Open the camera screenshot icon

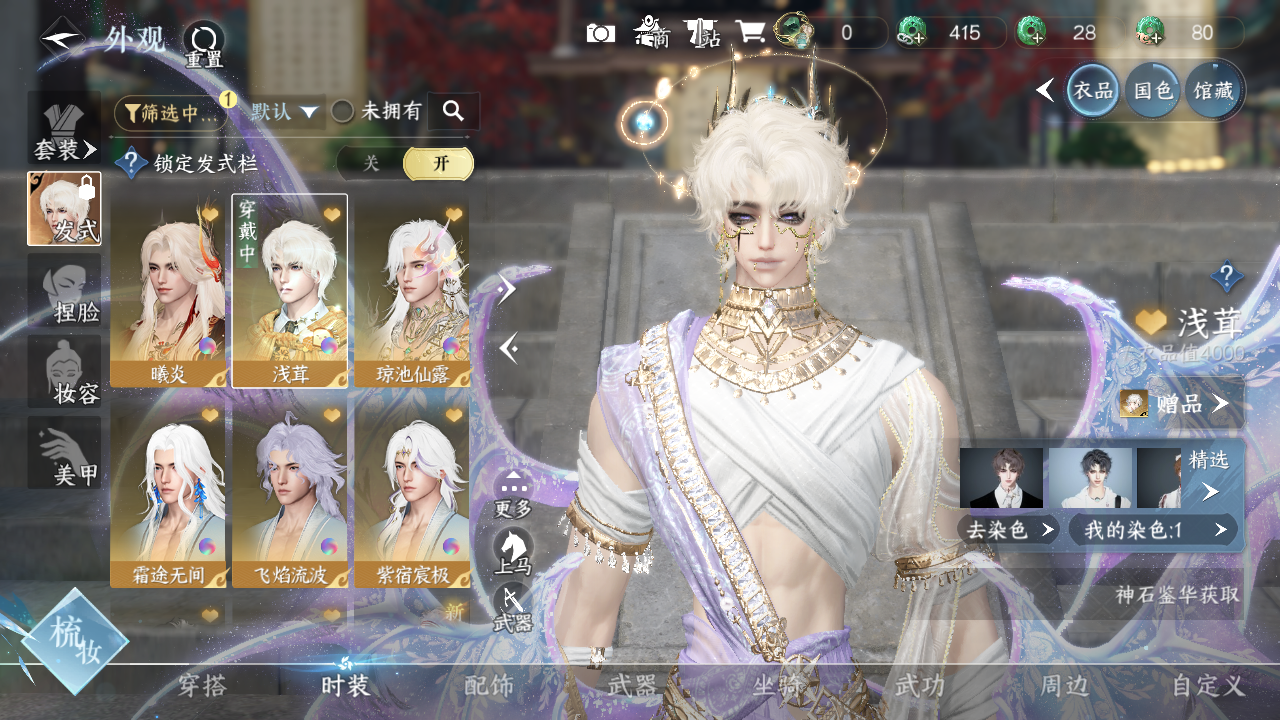point(600,33)
